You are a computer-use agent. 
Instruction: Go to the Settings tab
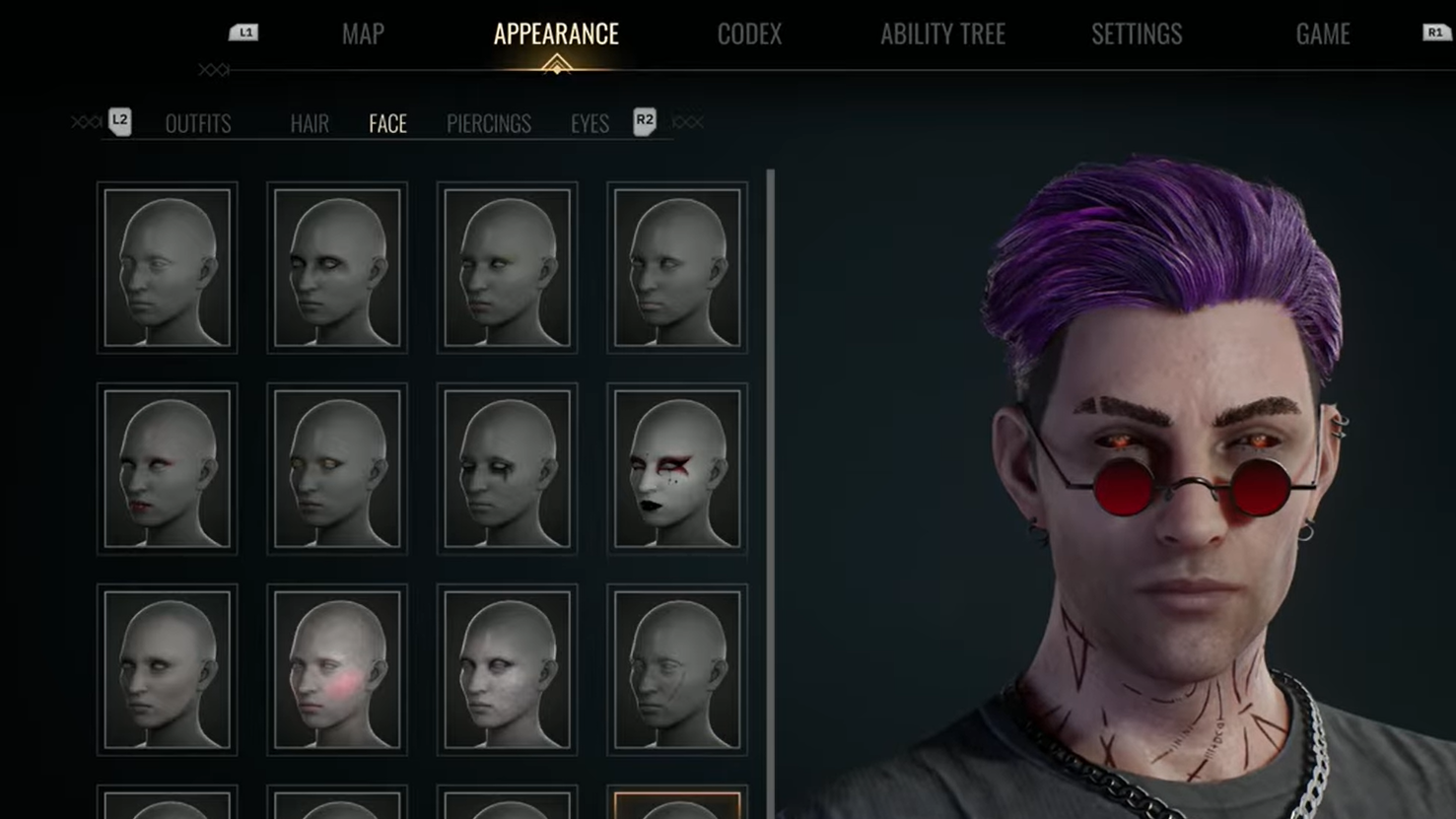click(x=1136, y=34)
